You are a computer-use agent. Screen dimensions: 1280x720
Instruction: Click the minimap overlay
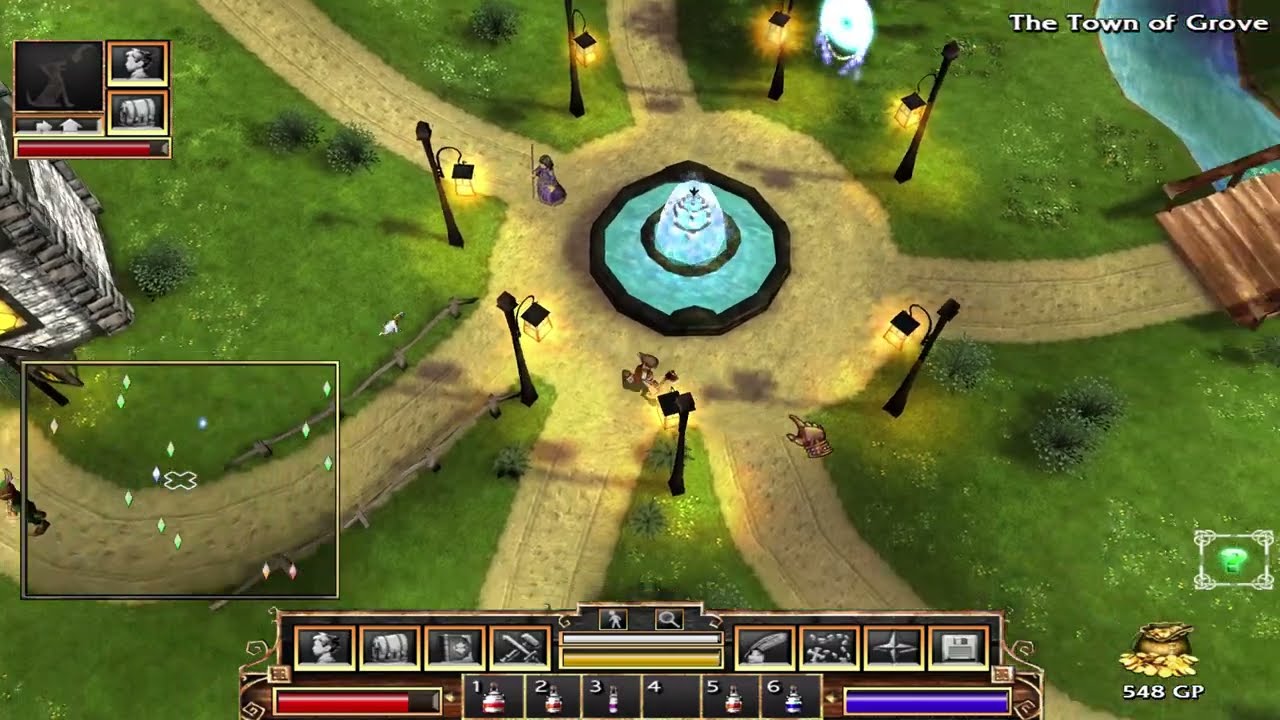(180, 480)
